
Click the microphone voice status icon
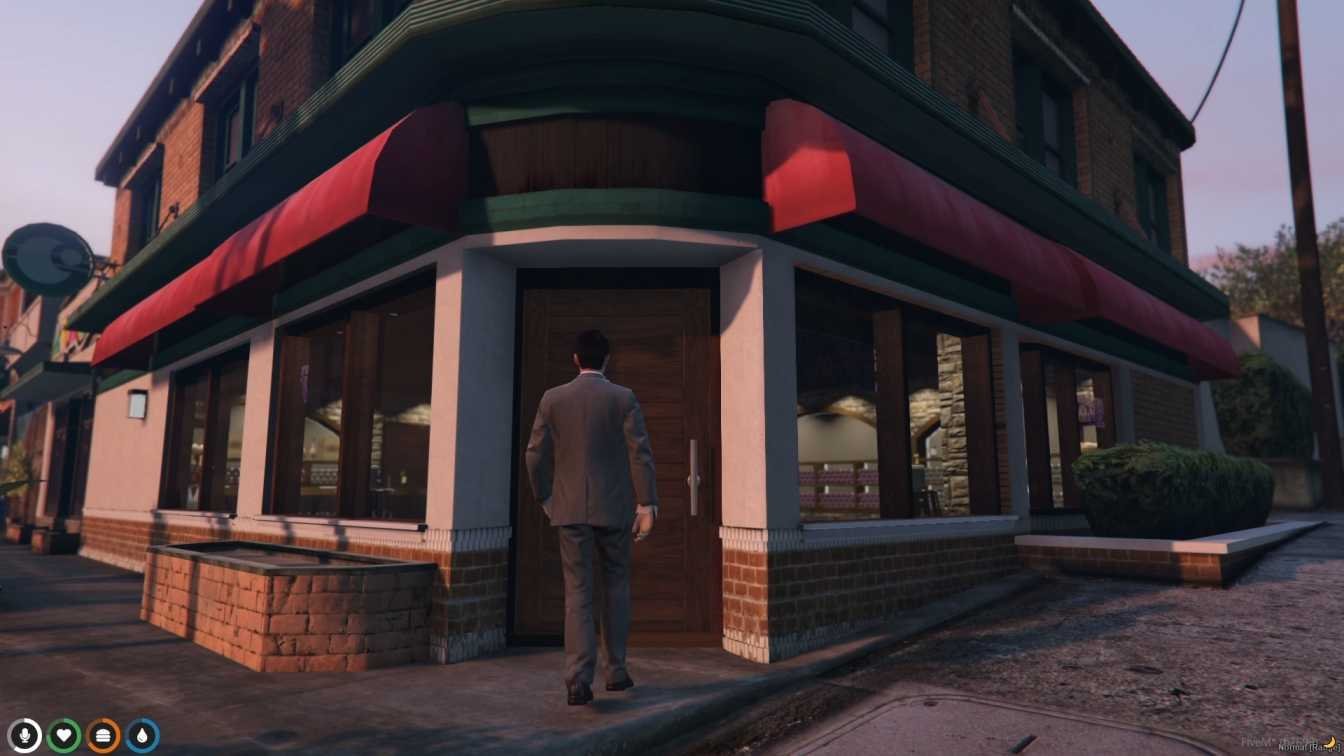tap(25, 736)
